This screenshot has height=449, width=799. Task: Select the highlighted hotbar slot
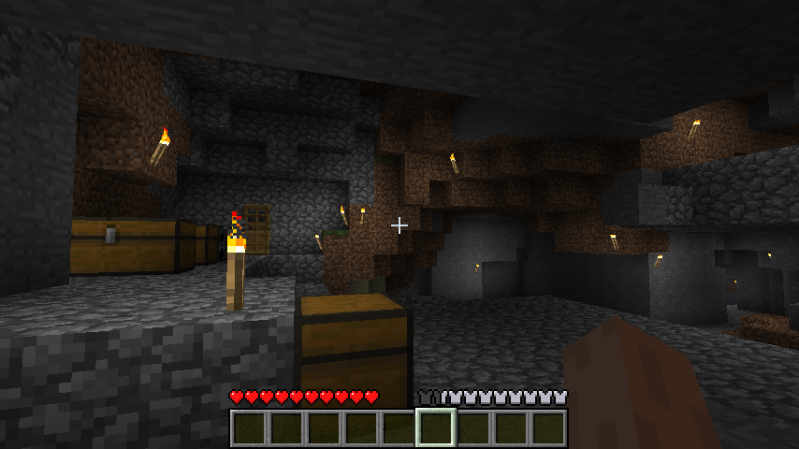436,428
